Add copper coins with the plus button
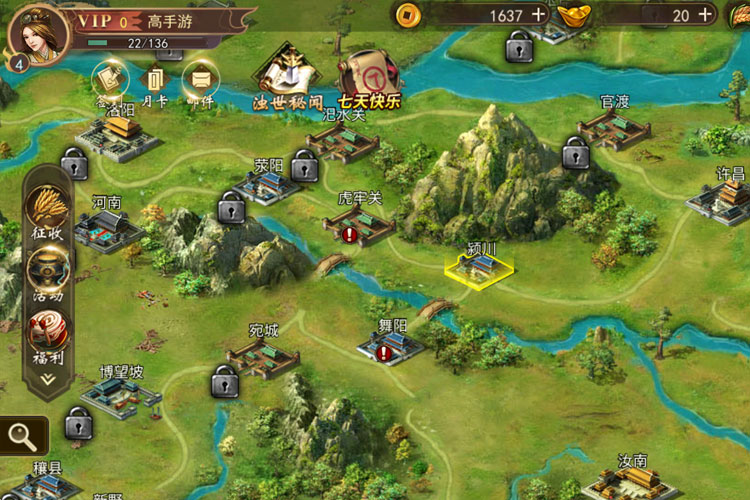 tap(539, 15)
